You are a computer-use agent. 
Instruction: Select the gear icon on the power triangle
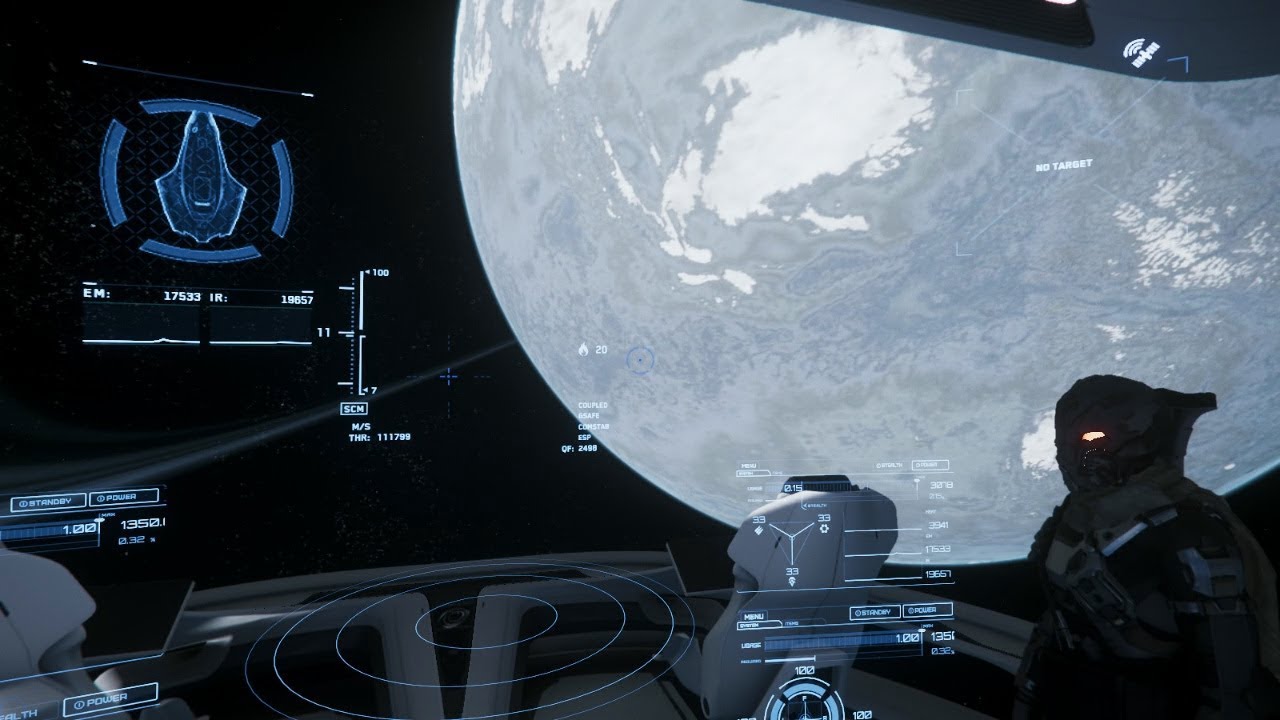824,528
